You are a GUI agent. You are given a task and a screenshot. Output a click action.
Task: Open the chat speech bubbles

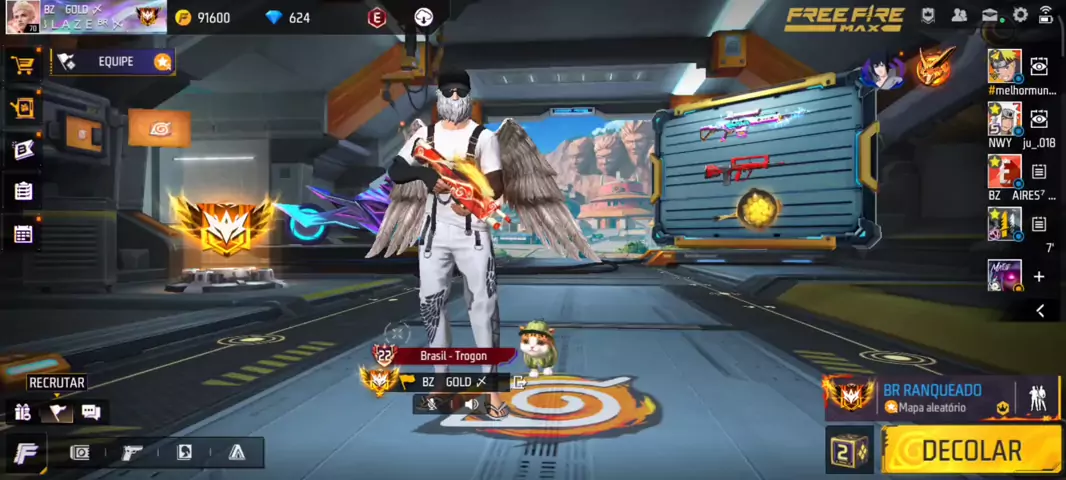point(91,411)
